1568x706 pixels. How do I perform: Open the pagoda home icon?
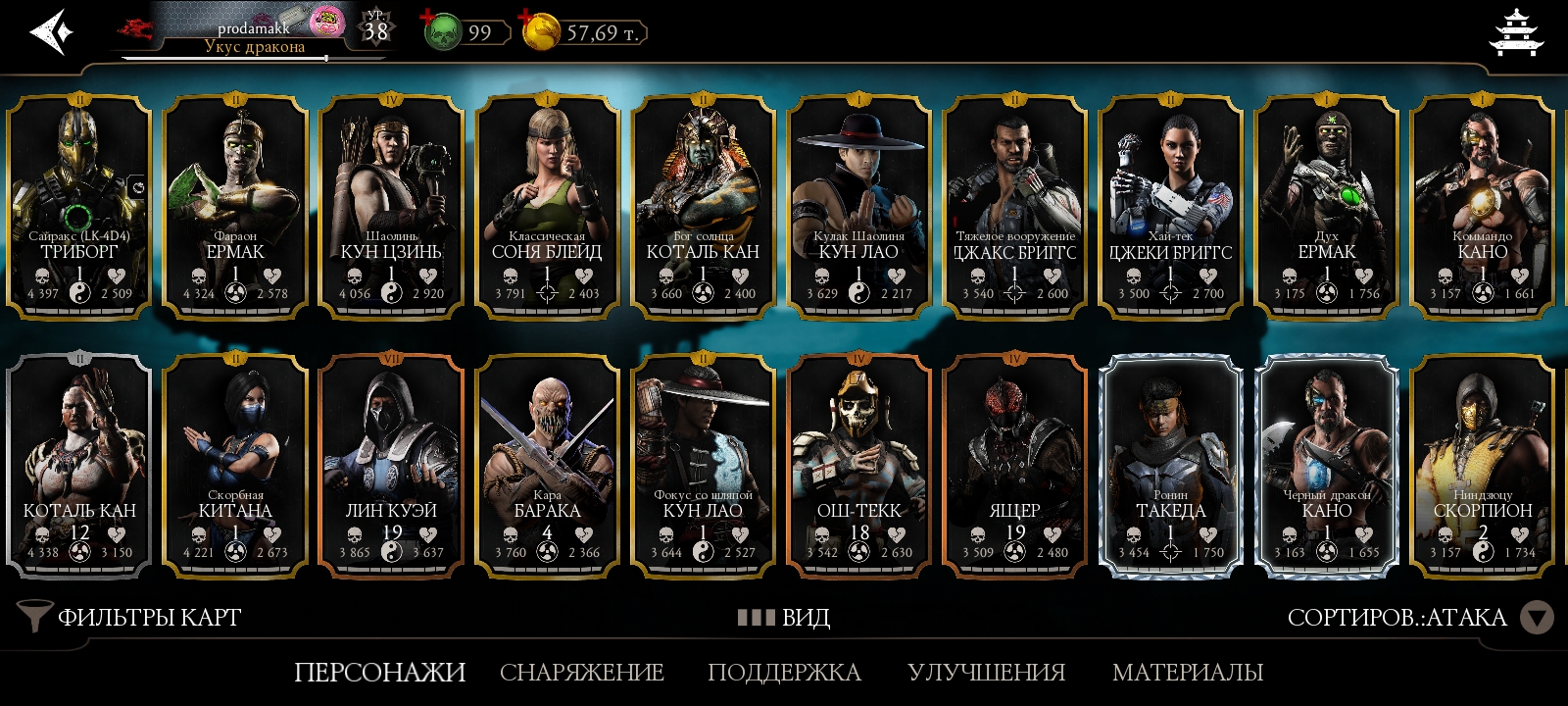click(1515, 32)
